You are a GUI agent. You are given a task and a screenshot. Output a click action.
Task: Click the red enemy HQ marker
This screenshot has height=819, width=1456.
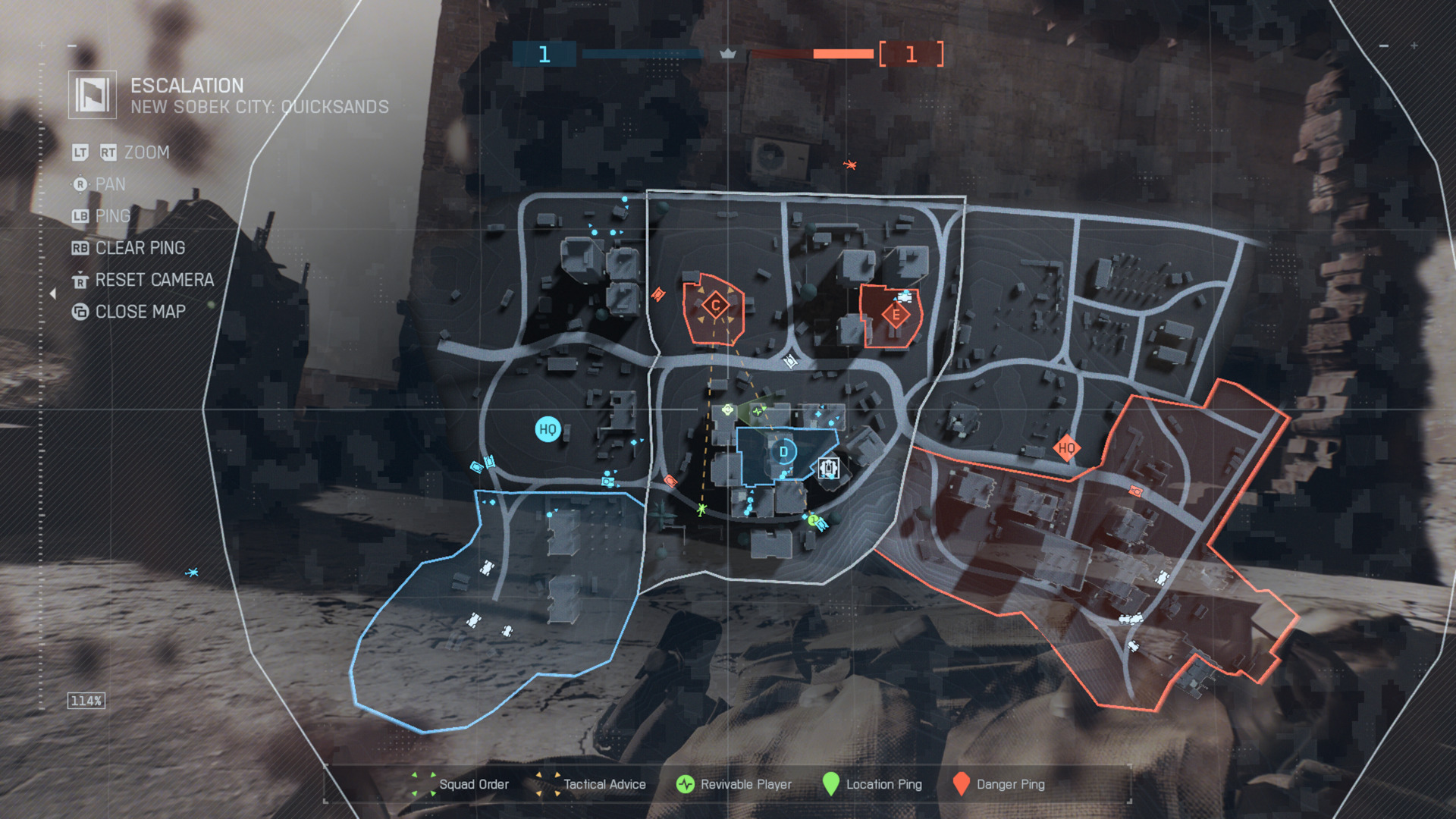click(x=1066, y=447)
